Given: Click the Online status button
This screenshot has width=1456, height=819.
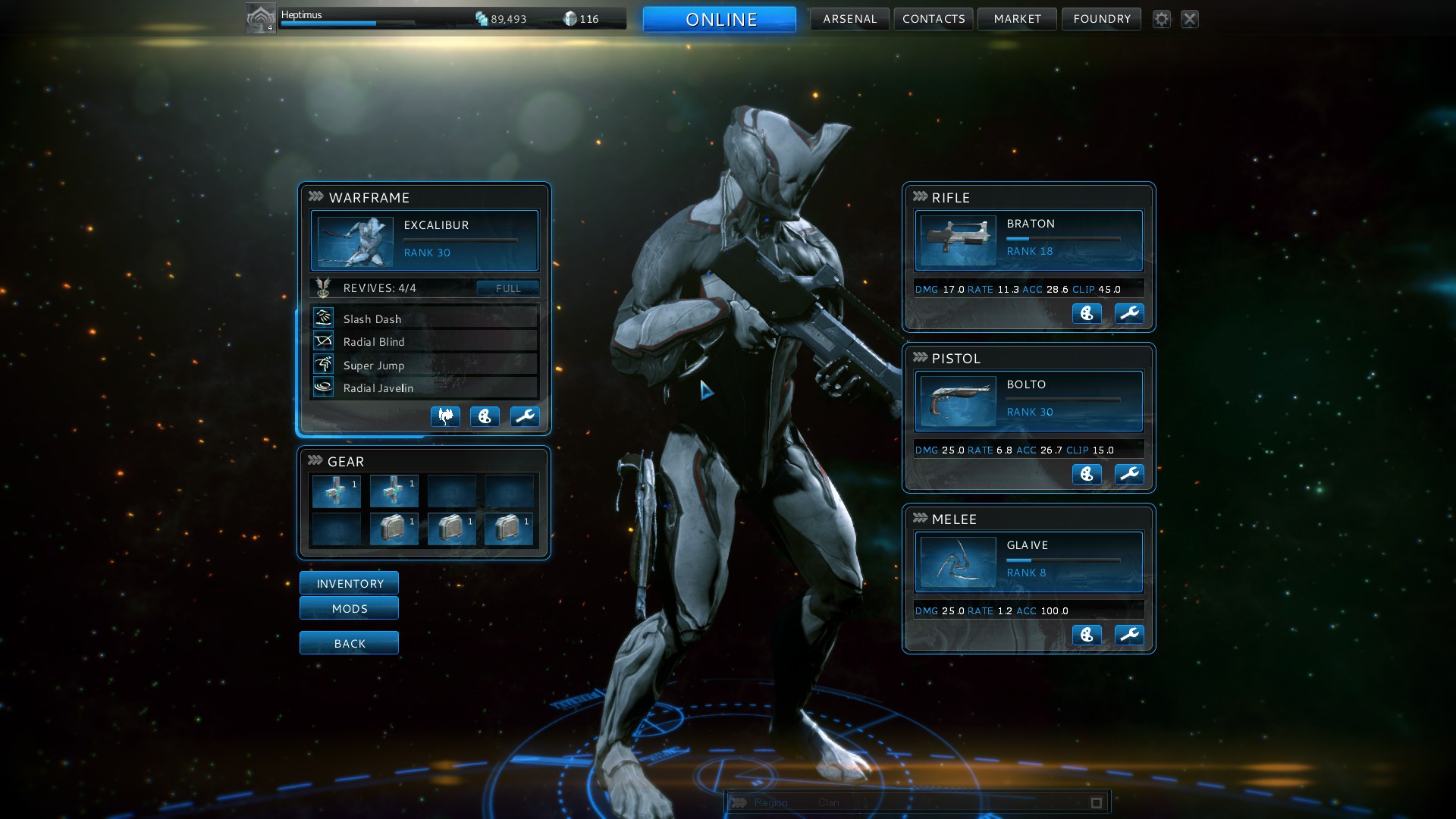Looking at the screenshot, I should point(720,19).
